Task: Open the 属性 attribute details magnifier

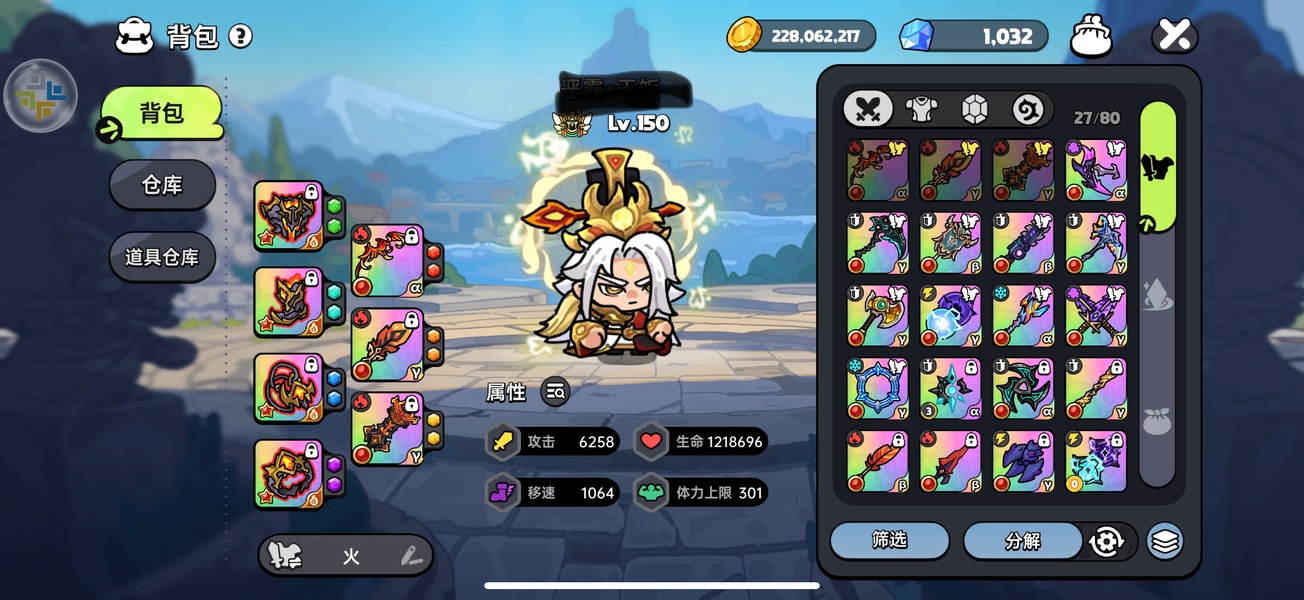Action: 556,392
